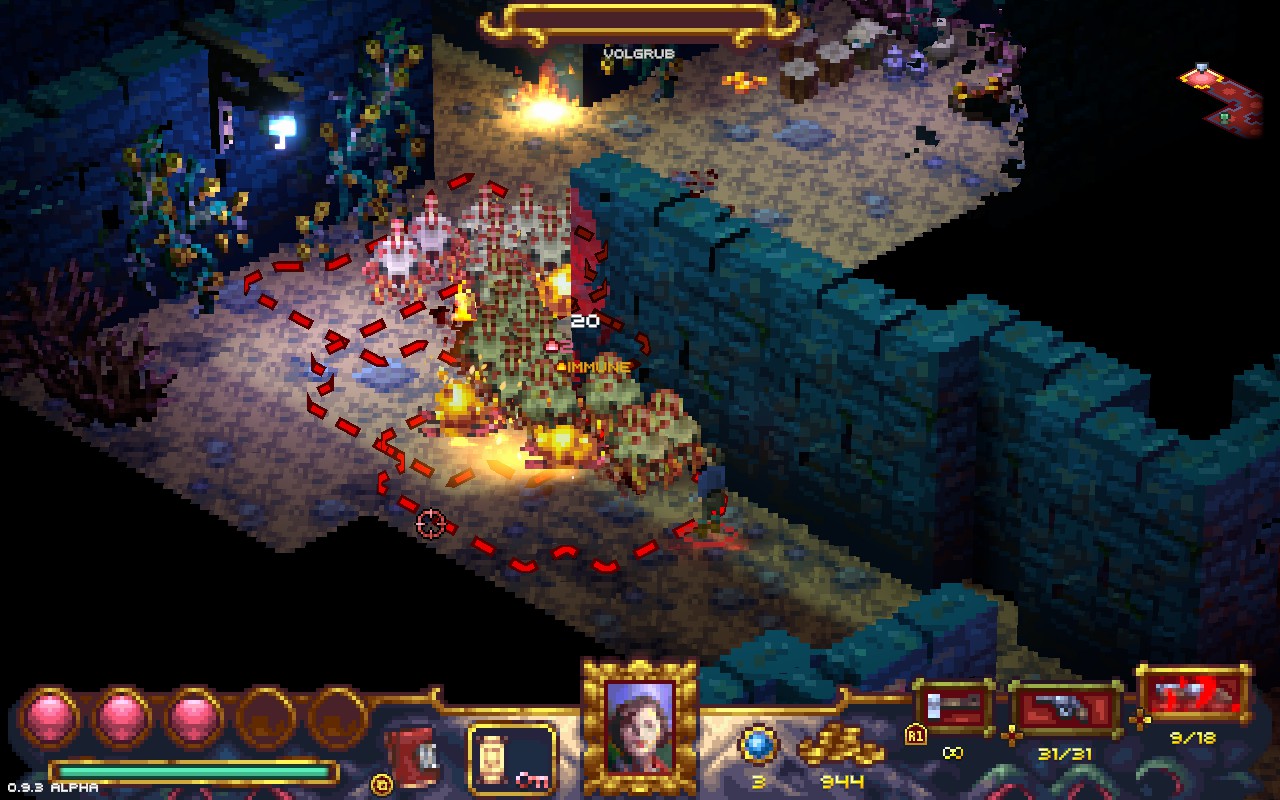This screenshot has height=800, width=1280.
Task: Click the blue gem currency icon
Action: (757, 744)
